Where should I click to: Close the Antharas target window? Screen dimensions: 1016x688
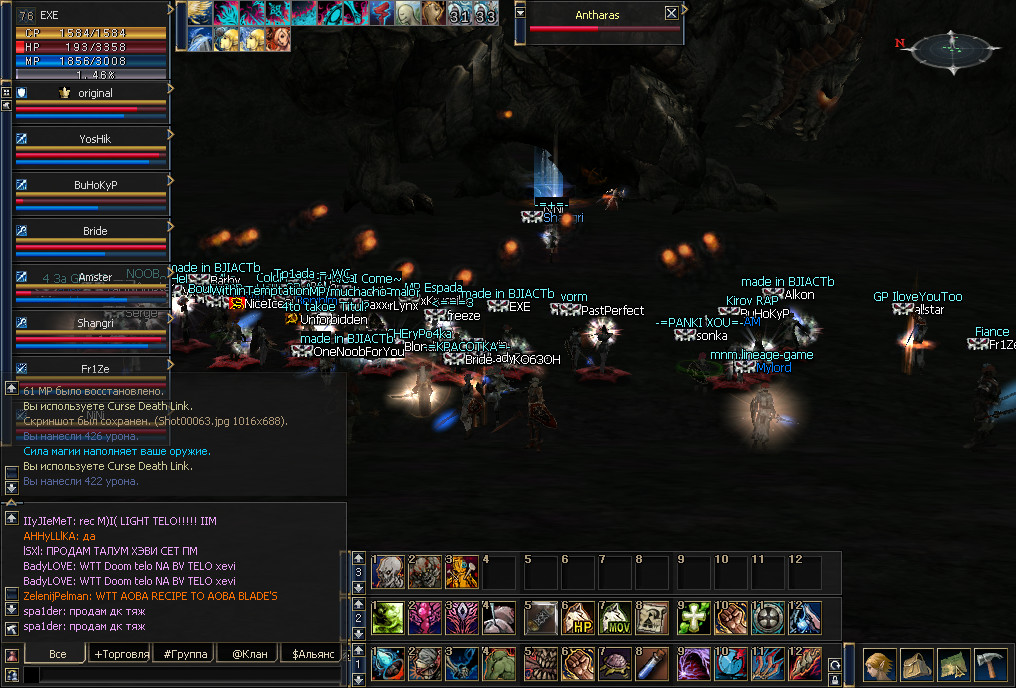pos(671,14)
